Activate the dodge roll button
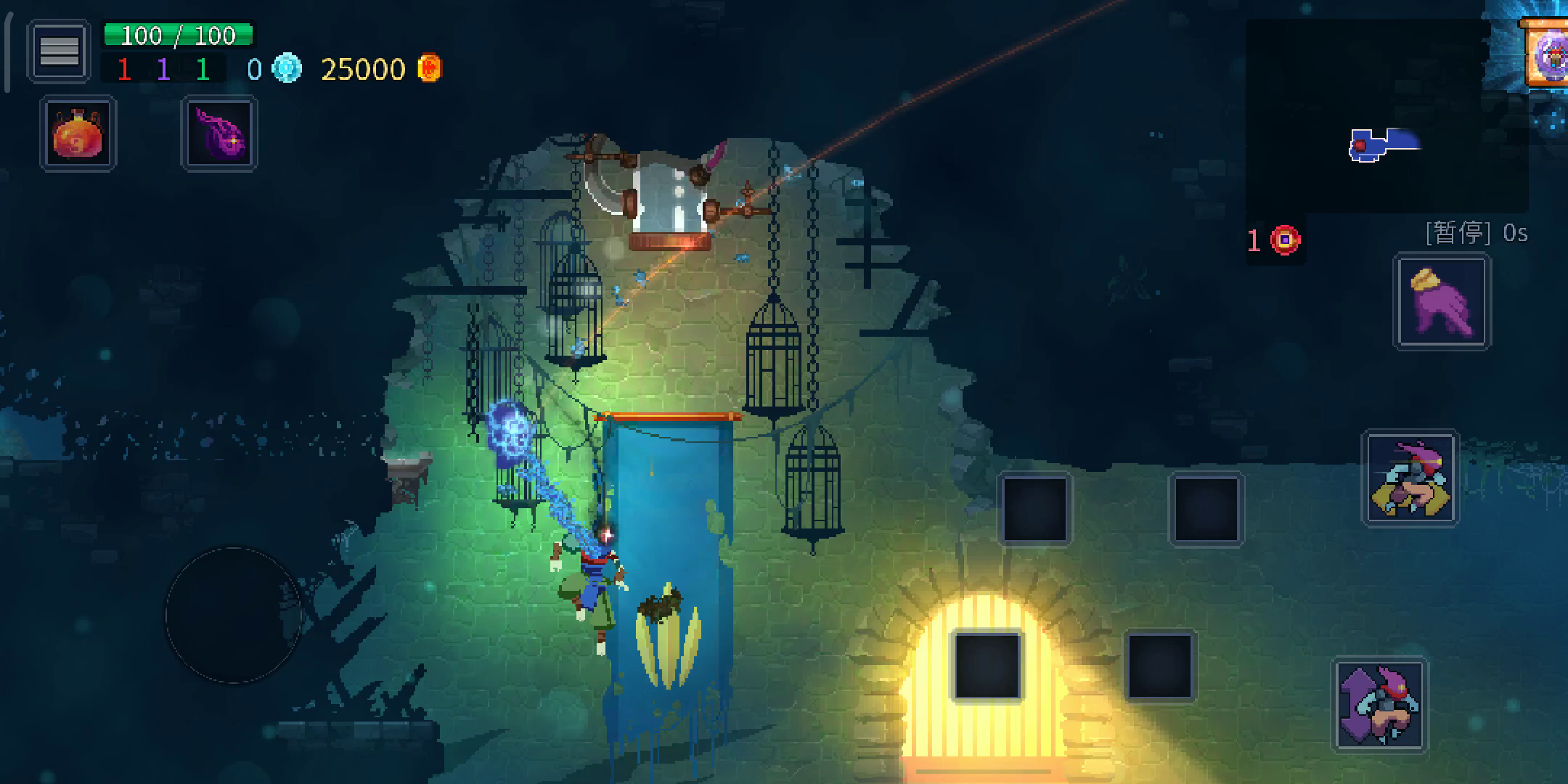 click(1410, 478)
